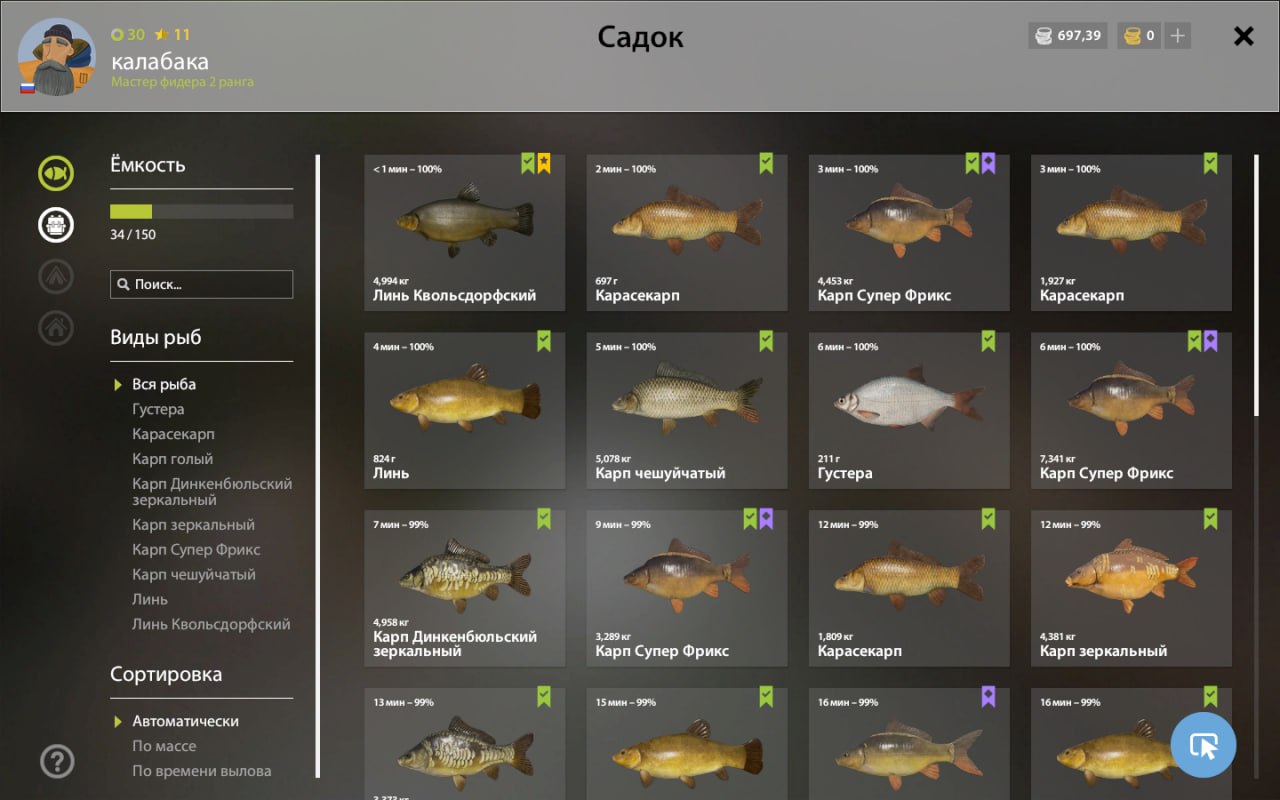Viewport: 1280px width, 800px height.
Task: Close the Садок window
Action: tap(1243, 37)
